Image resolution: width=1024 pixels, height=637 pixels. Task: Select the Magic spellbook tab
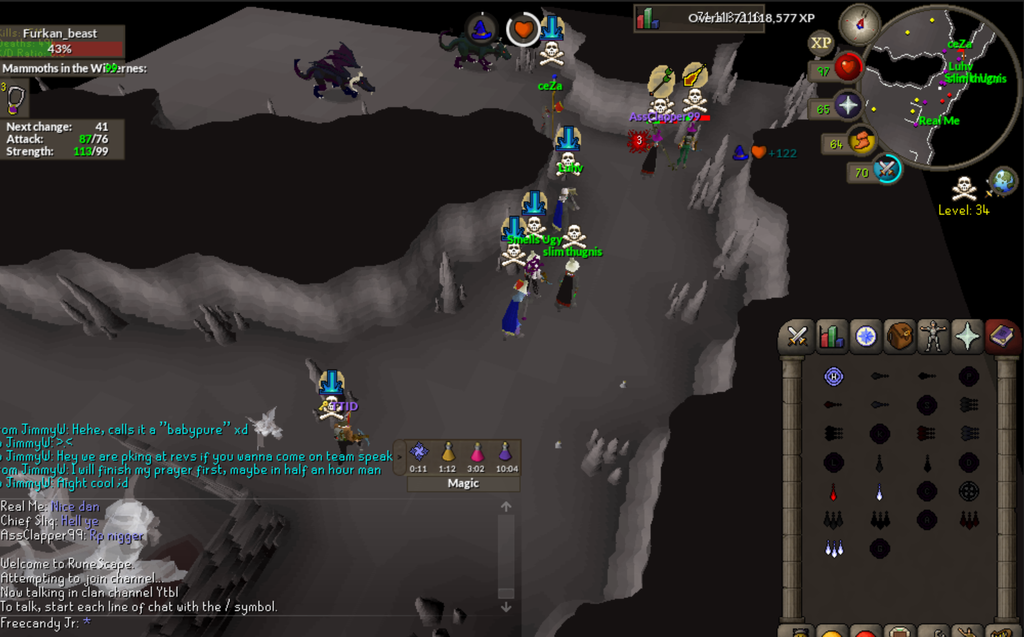[1001, 337]
